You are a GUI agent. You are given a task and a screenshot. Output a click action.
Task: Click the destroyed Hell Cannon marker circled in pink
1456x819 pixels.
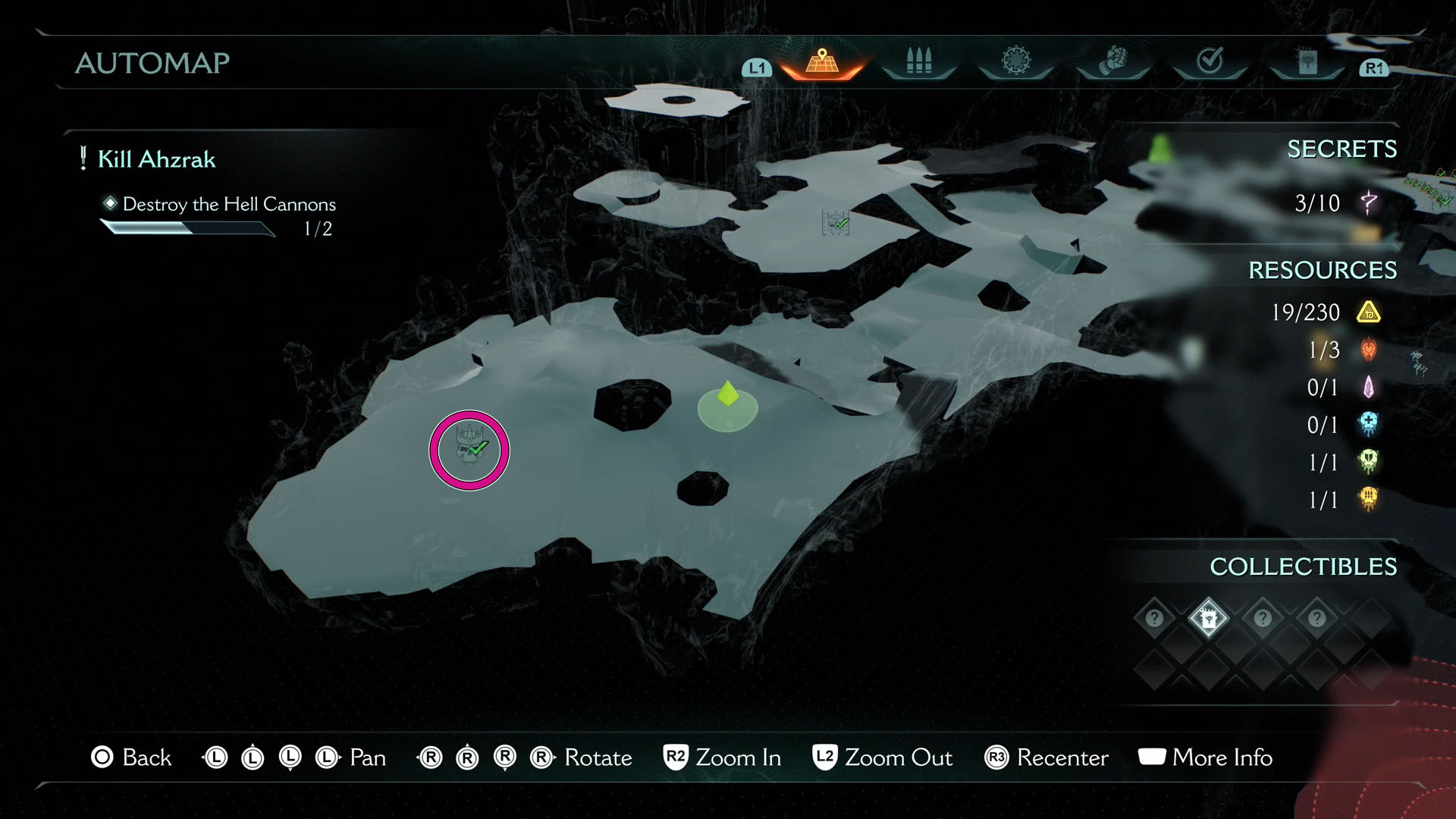tap(469, 450)
